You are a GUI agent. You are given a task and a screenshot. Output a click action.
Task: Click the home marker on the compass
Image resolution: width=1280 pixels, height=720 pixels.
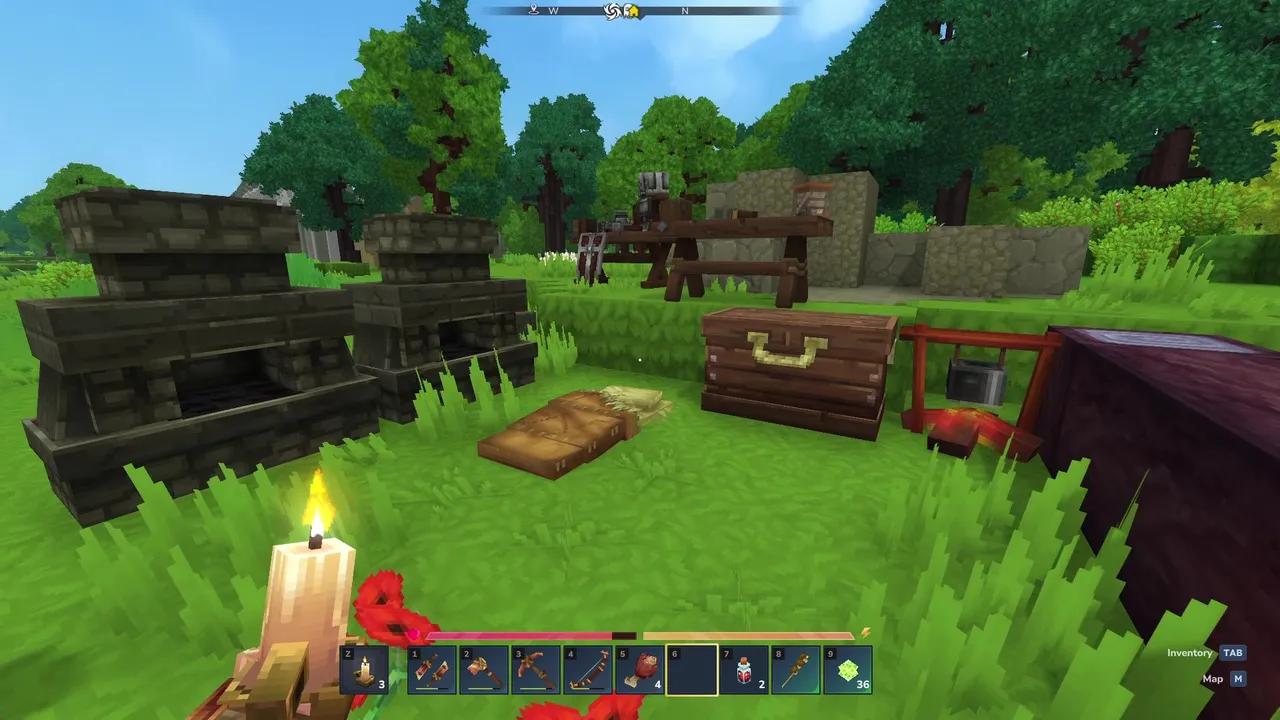(x=634, y=12)
